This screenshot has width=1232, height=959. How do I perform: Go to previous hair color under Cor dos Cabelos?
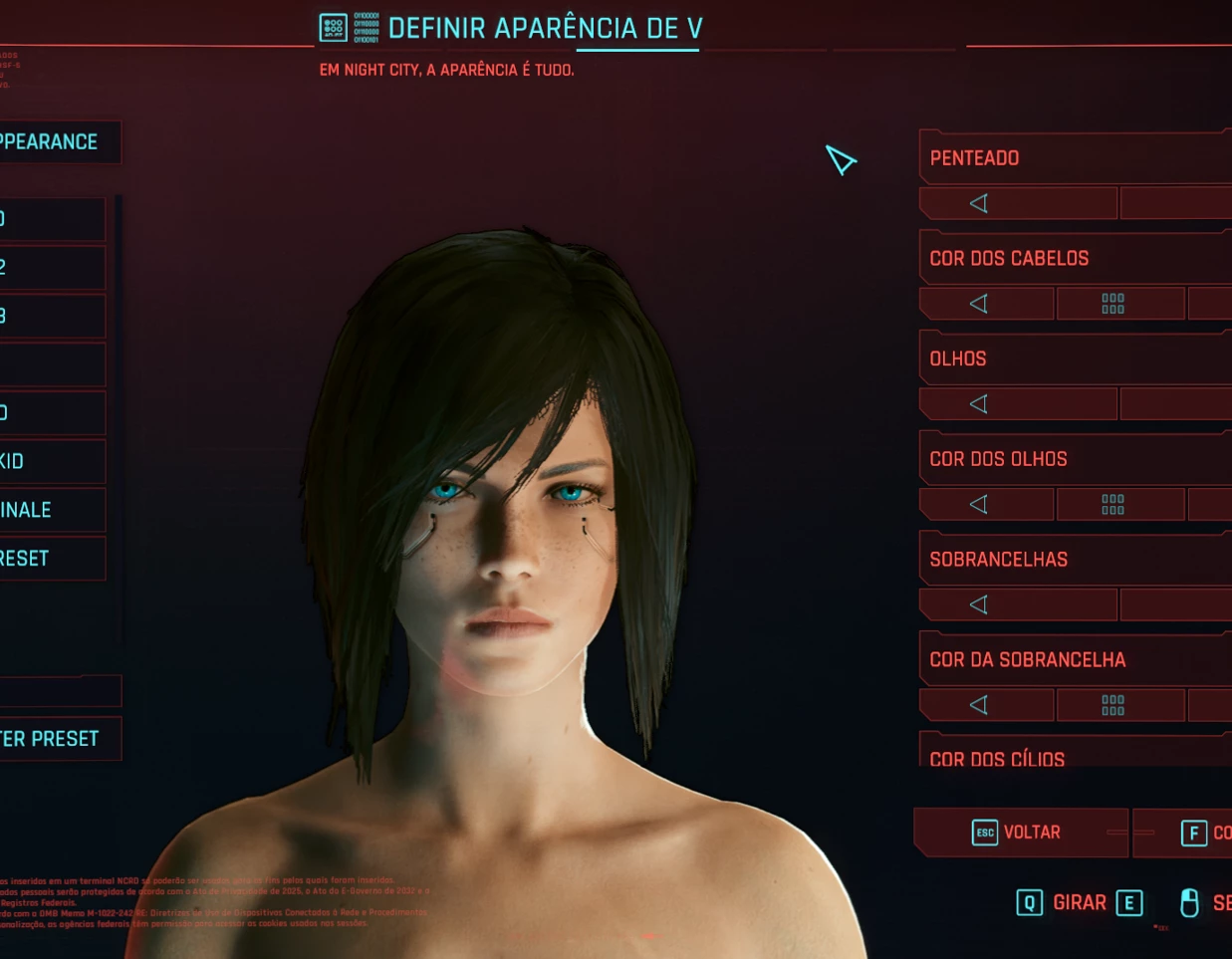[x=979, y=304]
